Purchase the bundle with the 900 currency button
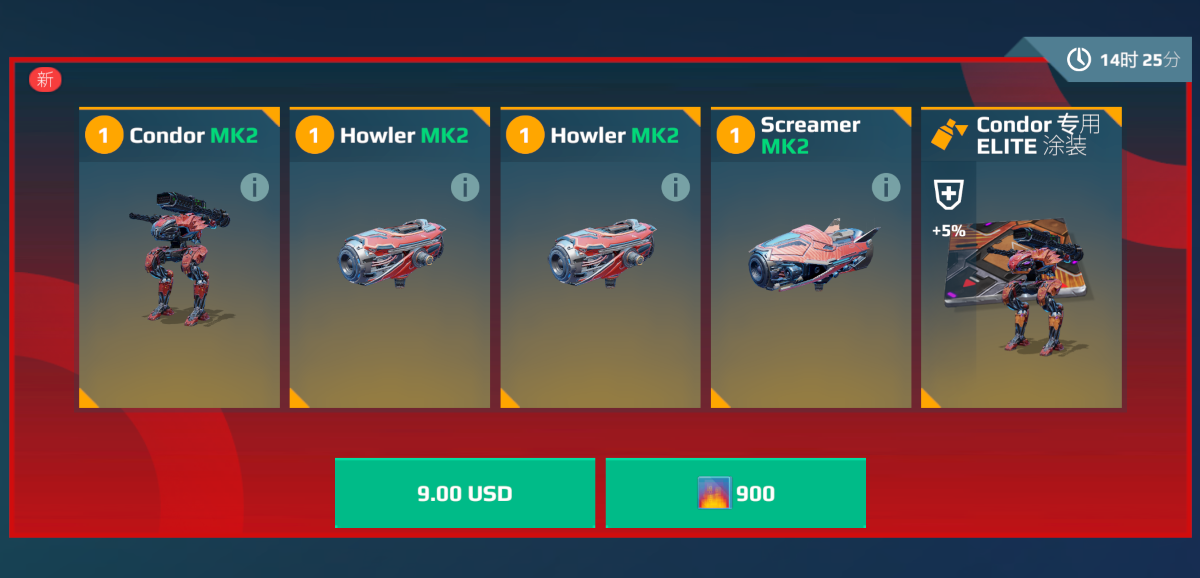The image size is (1200, 578). pyautogui.click(x=735, y=493)
